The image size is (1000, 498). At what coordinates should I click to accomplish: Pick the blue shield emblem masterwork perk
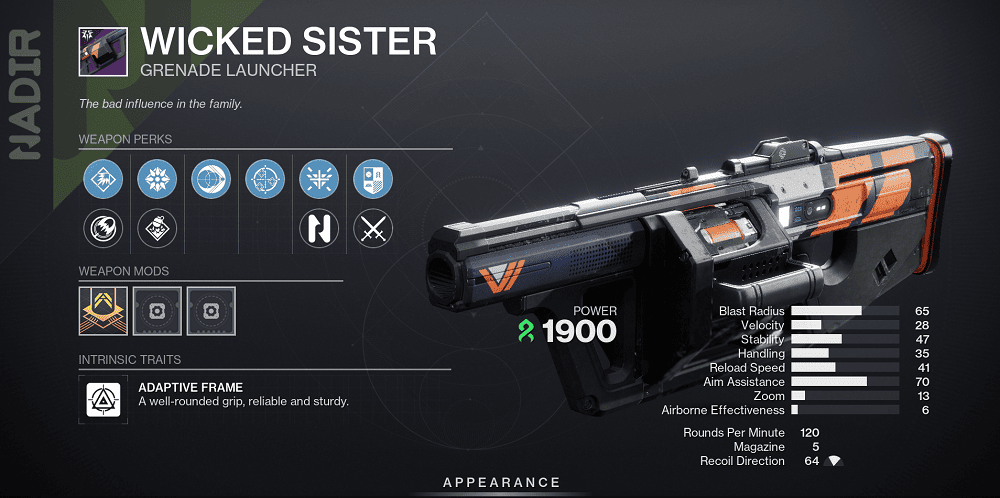(x=373, y=180)
